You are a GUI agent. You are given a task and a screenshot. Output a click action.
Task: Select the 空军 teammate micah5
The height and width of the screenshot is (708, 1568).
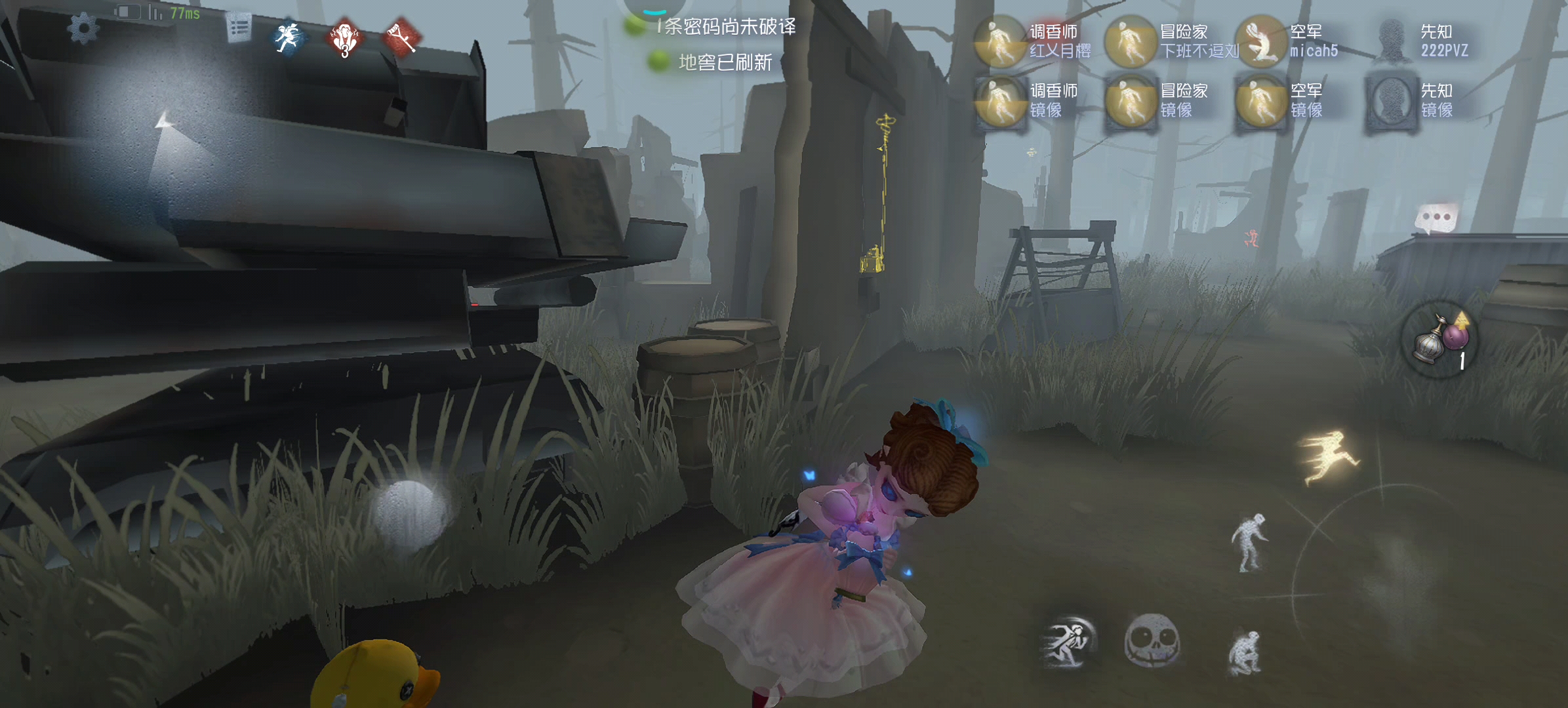[x=1260, y=42]
